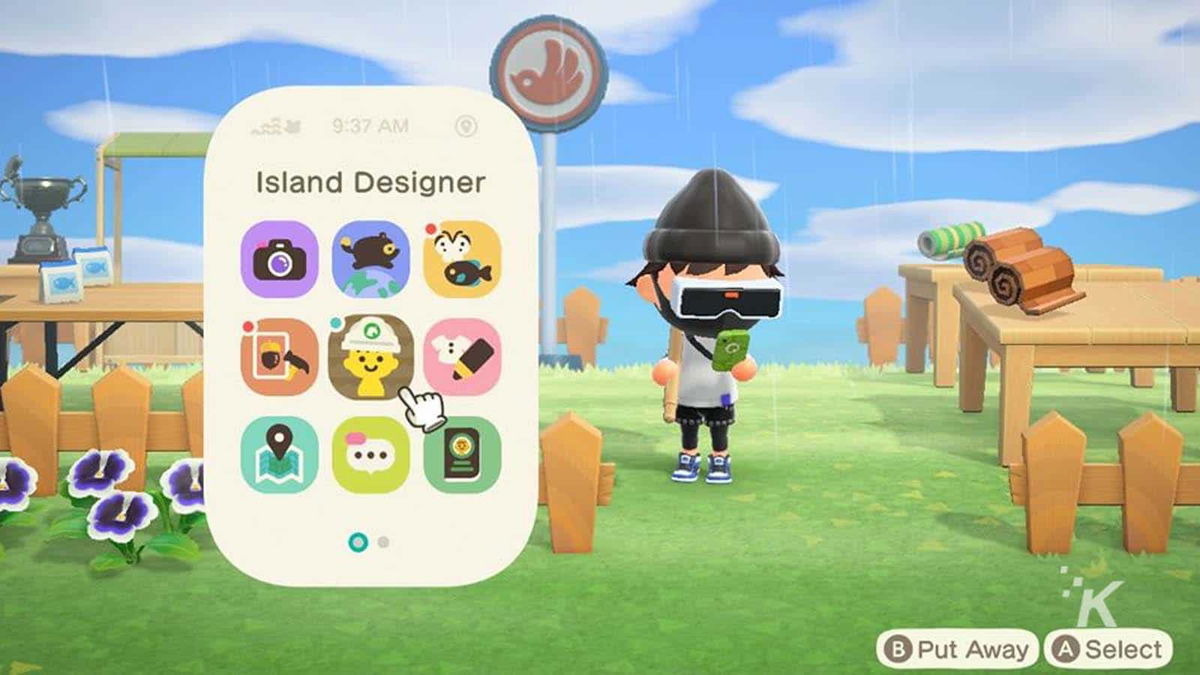Open the Critterpedia app

point(462,259)
